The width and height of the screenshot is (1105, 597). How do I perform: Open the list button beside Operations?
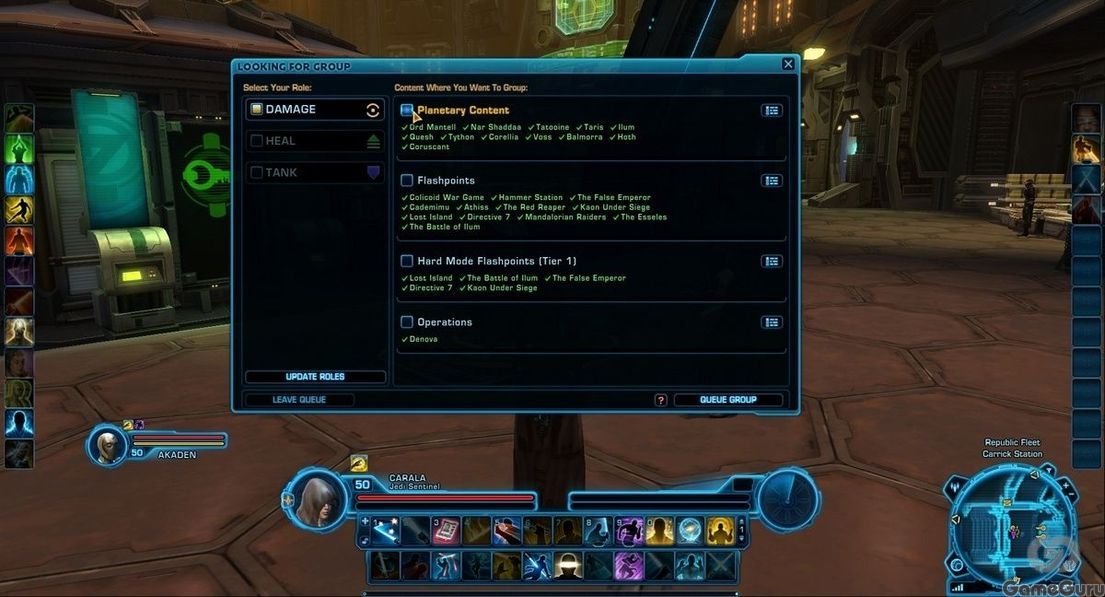tap(771, 322)
